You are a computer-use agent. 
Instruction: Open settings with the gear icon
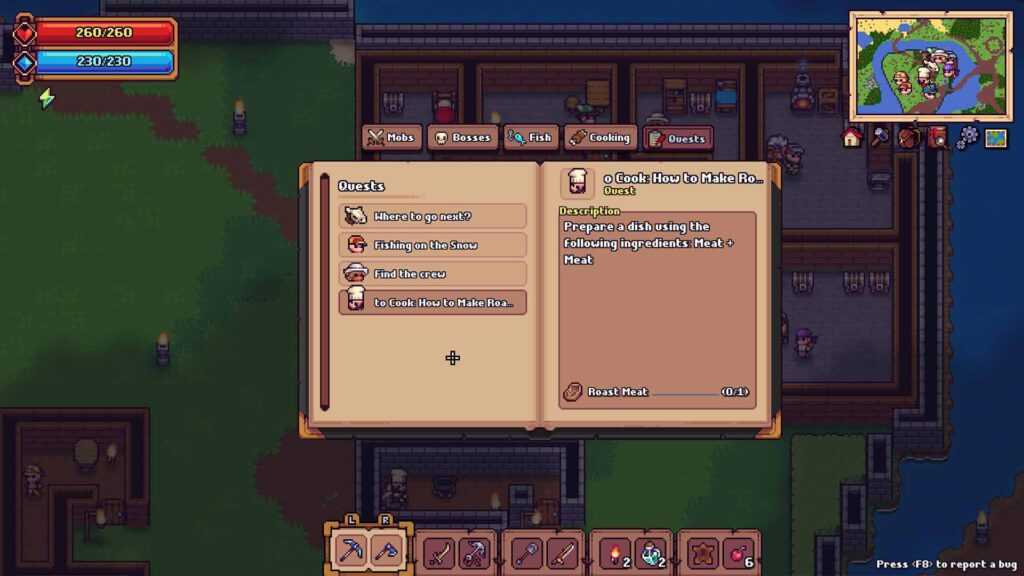pos(966,138)
